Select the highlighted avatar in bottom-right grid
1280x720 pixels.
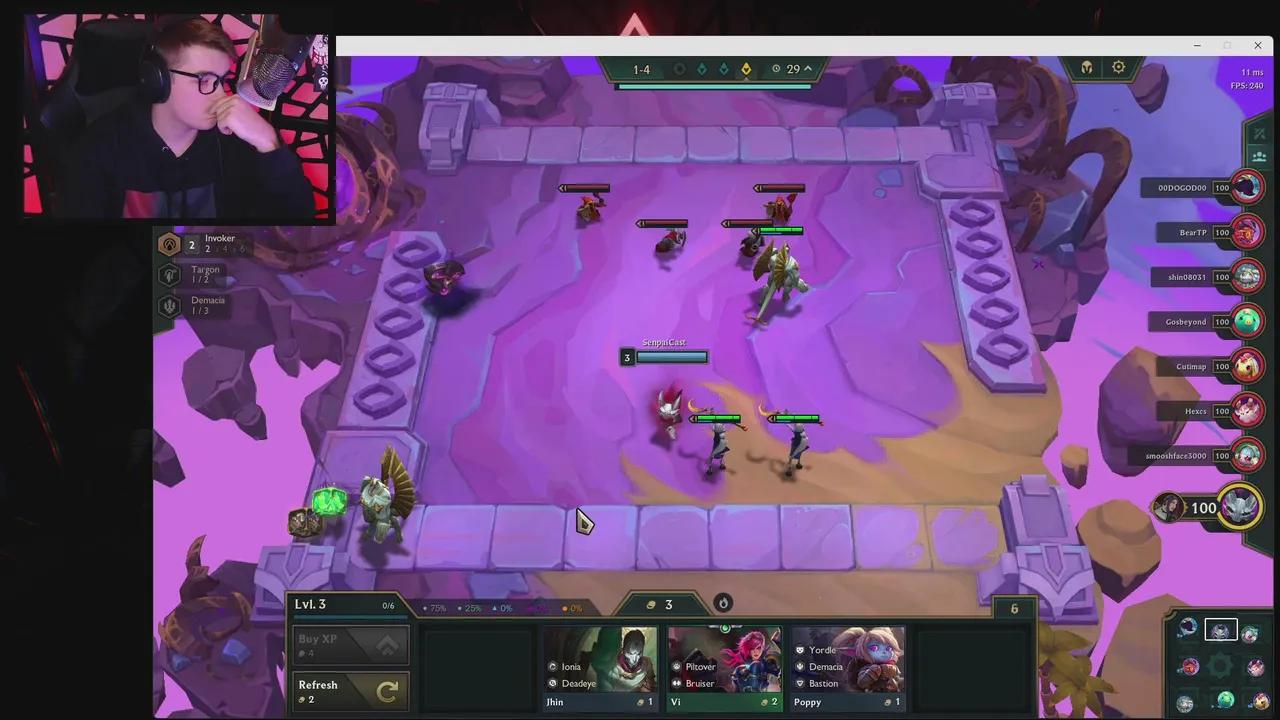pos(1220,629)
